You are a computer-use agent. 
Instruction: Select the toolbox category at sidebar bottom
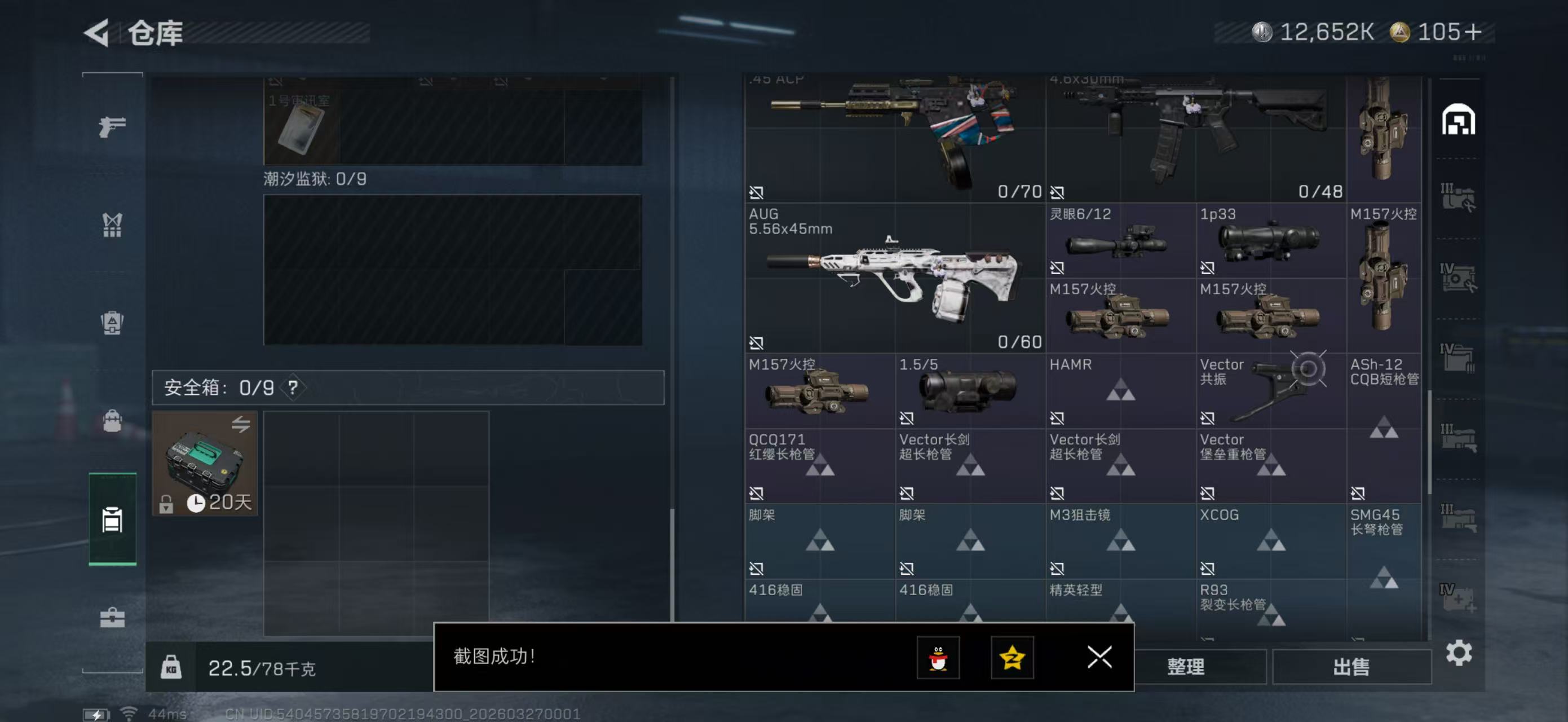(112, 618)
